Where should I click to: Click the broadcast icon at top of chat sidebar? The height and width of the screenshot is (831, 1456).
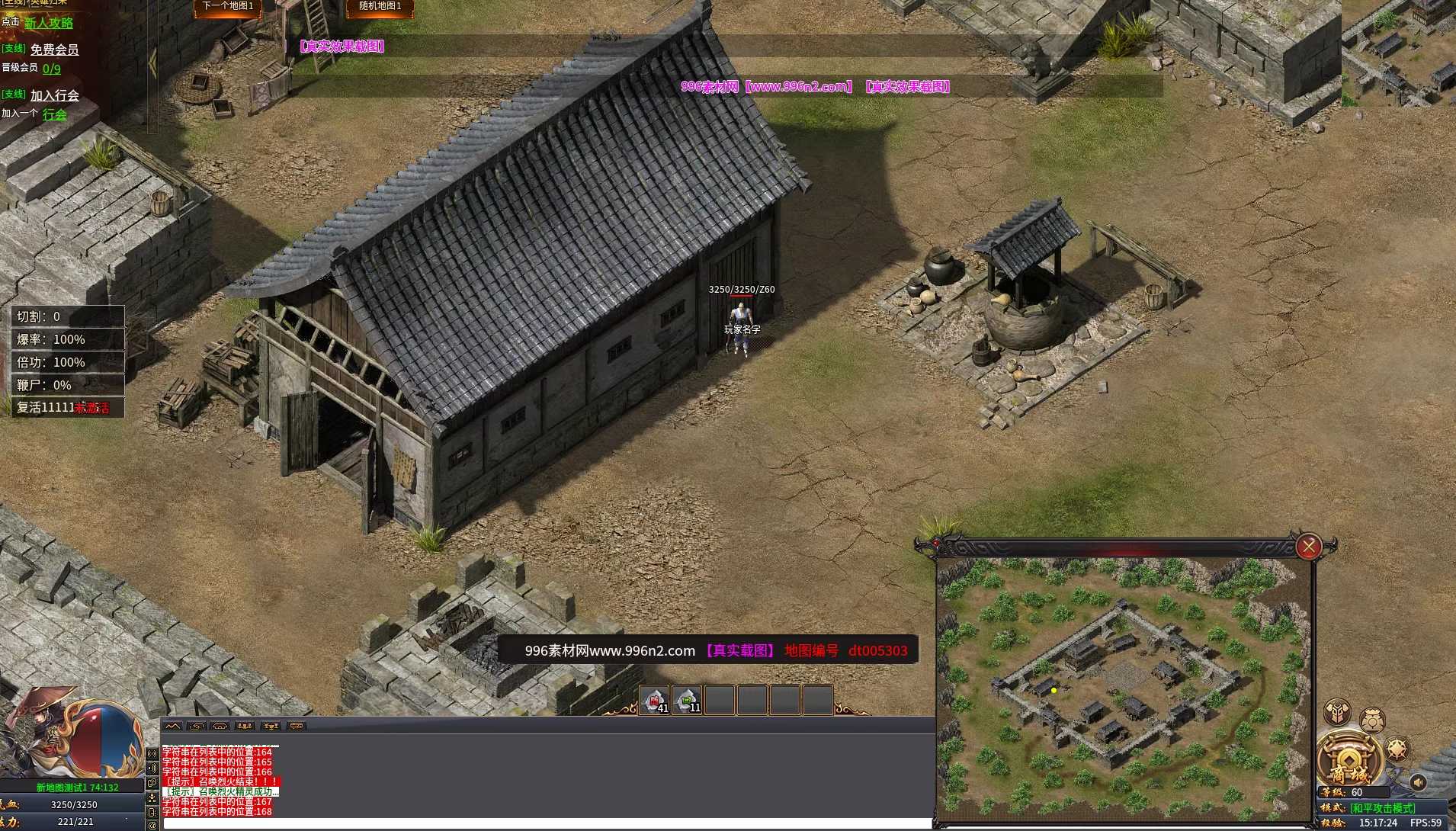152,752
